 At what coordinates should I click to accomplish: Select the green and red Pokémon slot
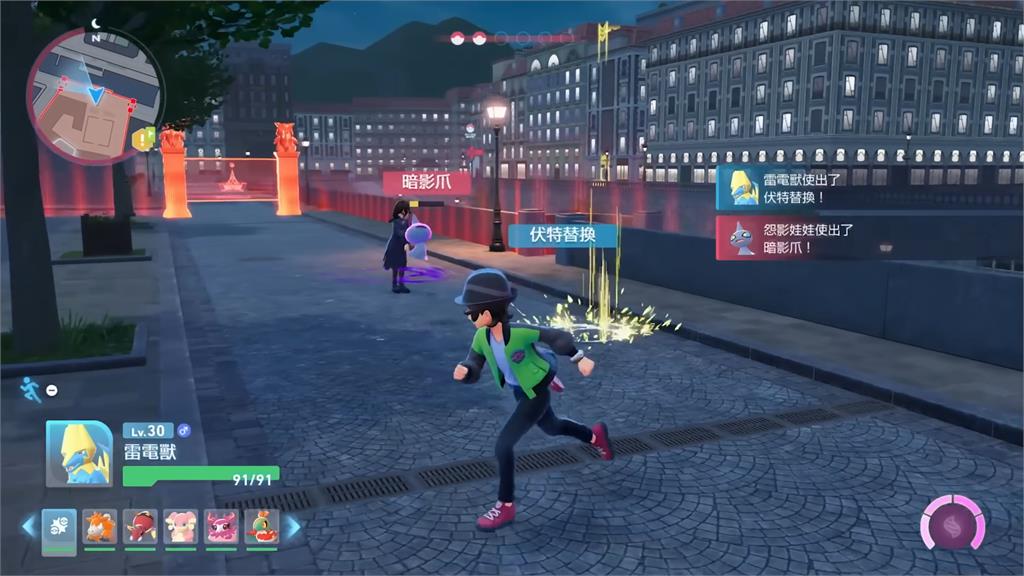coord(261,527)
